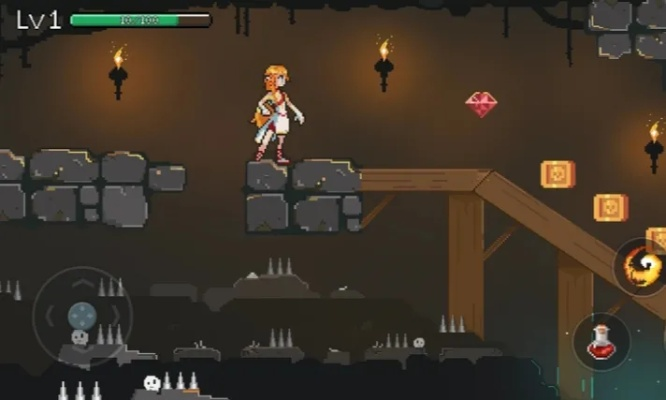Use the red health potion button
Image resolution: width=666 pixels, height=400 pixels.
(x=601, y=342)
